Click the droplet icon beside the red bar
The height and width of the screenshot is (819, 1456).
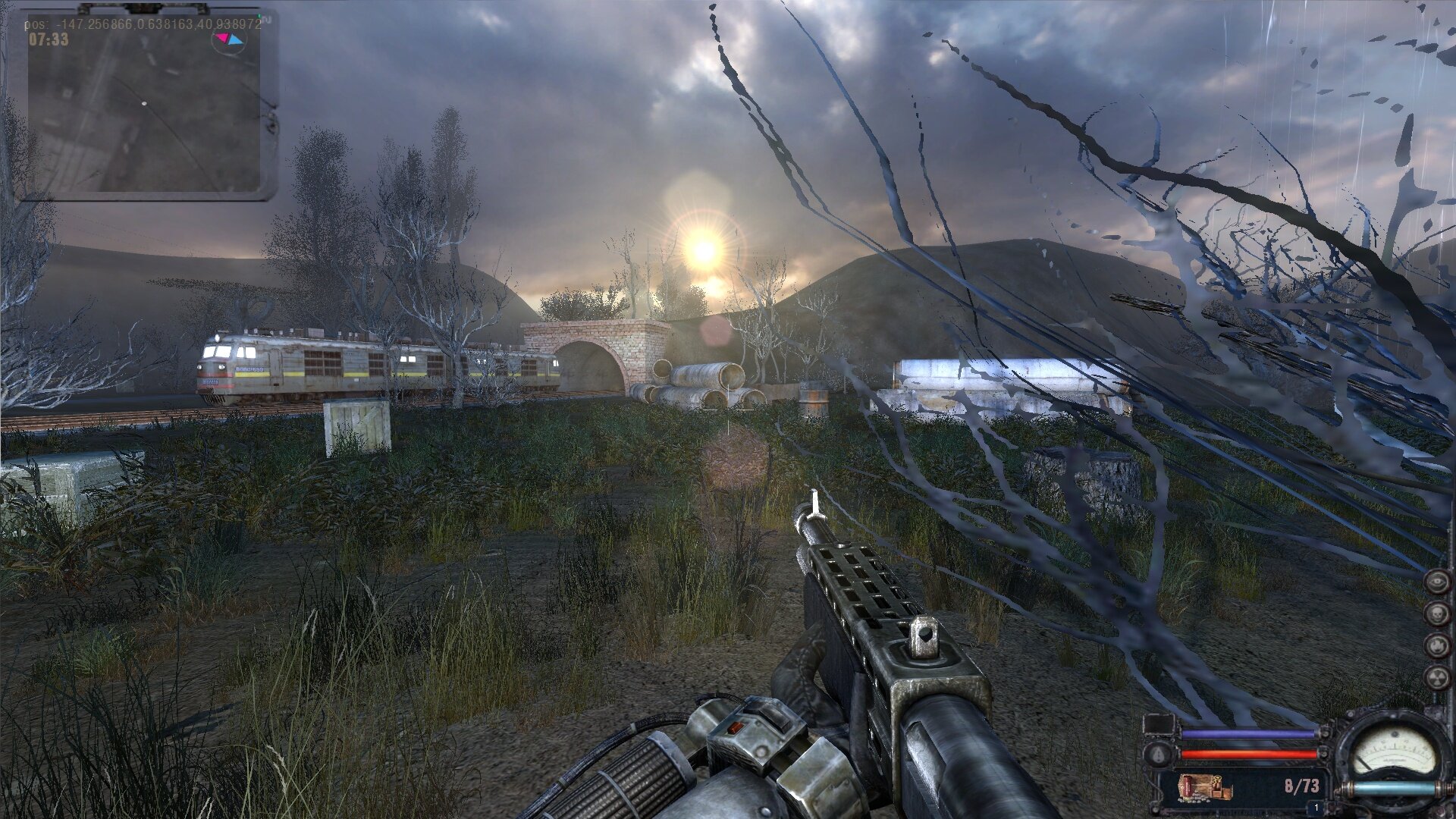pyautogui.click(x=1158, y=754)
